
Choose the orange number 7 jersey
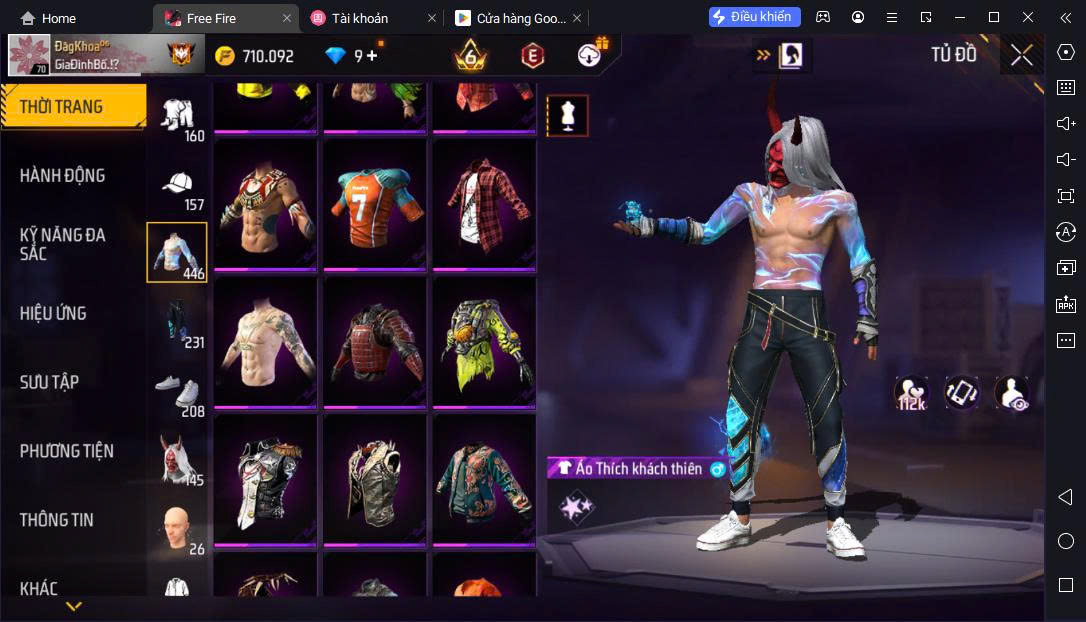pyautogui.click(x=375, y=205)
